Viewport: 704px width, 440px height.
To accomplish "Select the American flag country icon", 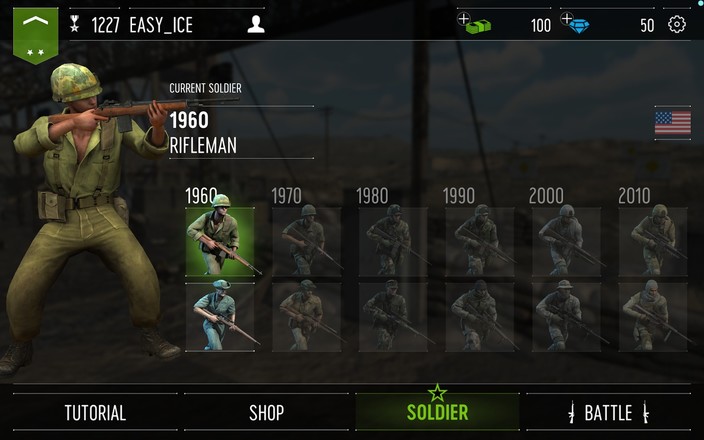I will (x=672, y=123).
